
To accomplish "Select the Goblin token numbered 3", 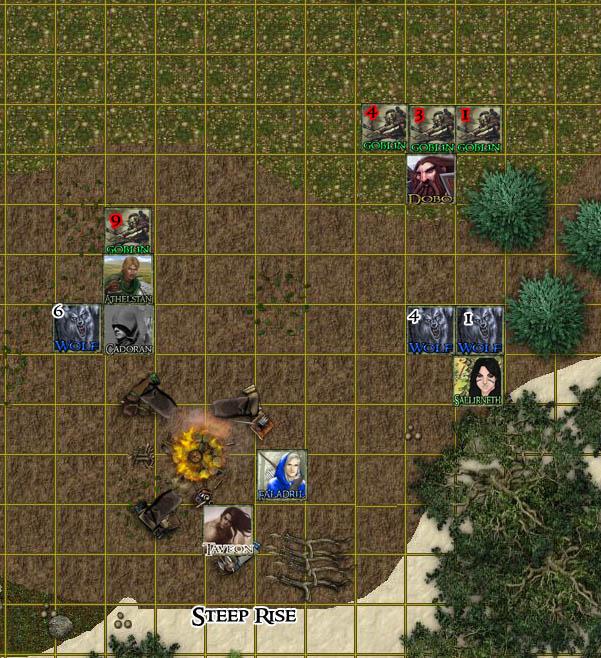I will (431, 129).
